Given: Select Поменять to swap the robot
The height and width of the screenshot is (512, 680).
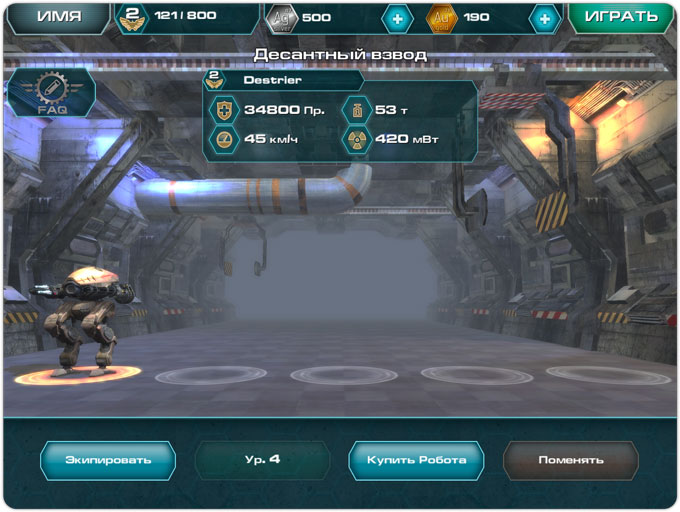Looking at the screenshot, I should (x=570, y=460).
